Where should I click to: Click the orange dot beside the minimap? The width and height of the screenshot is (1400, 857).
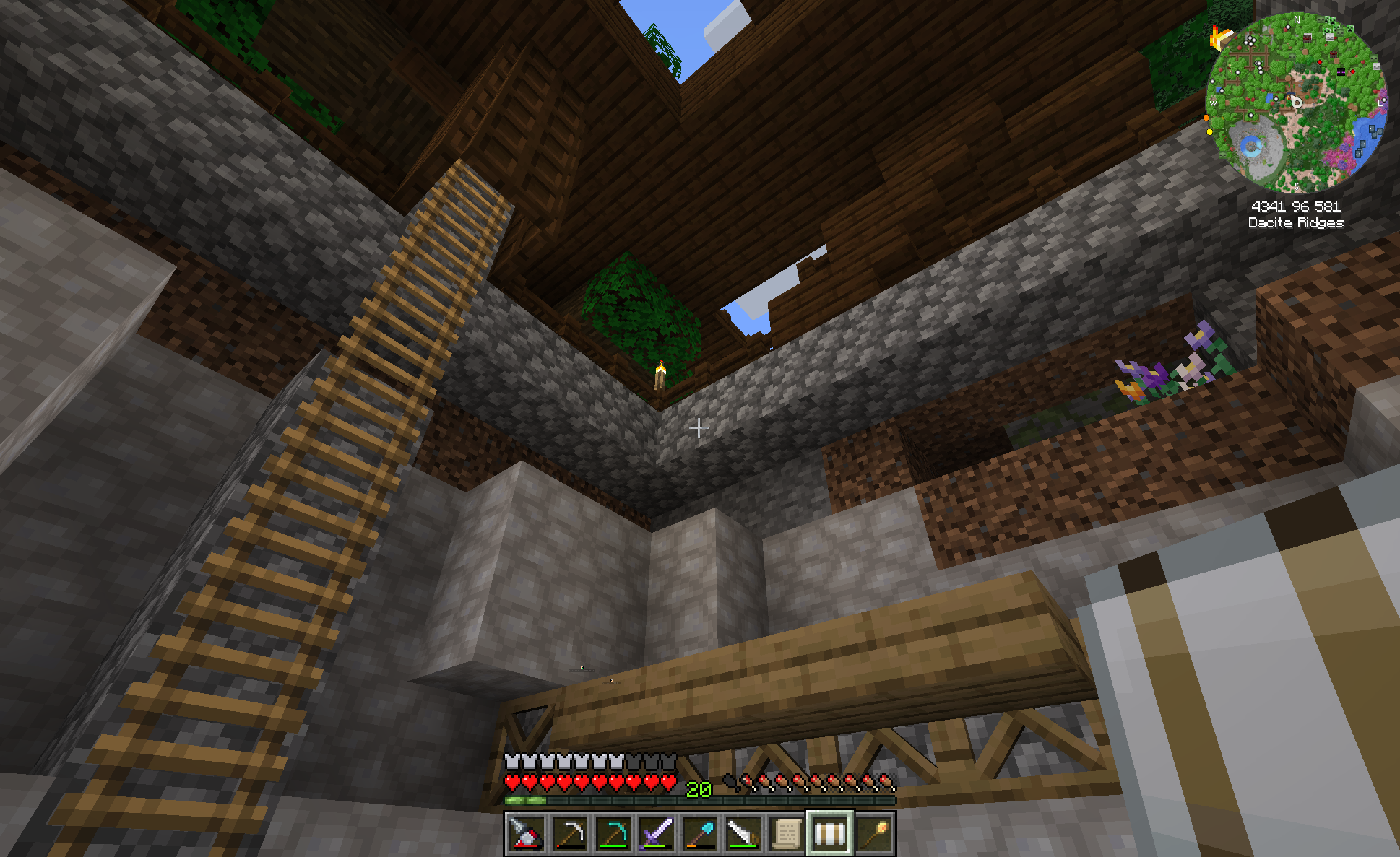tap(1206, 118)
